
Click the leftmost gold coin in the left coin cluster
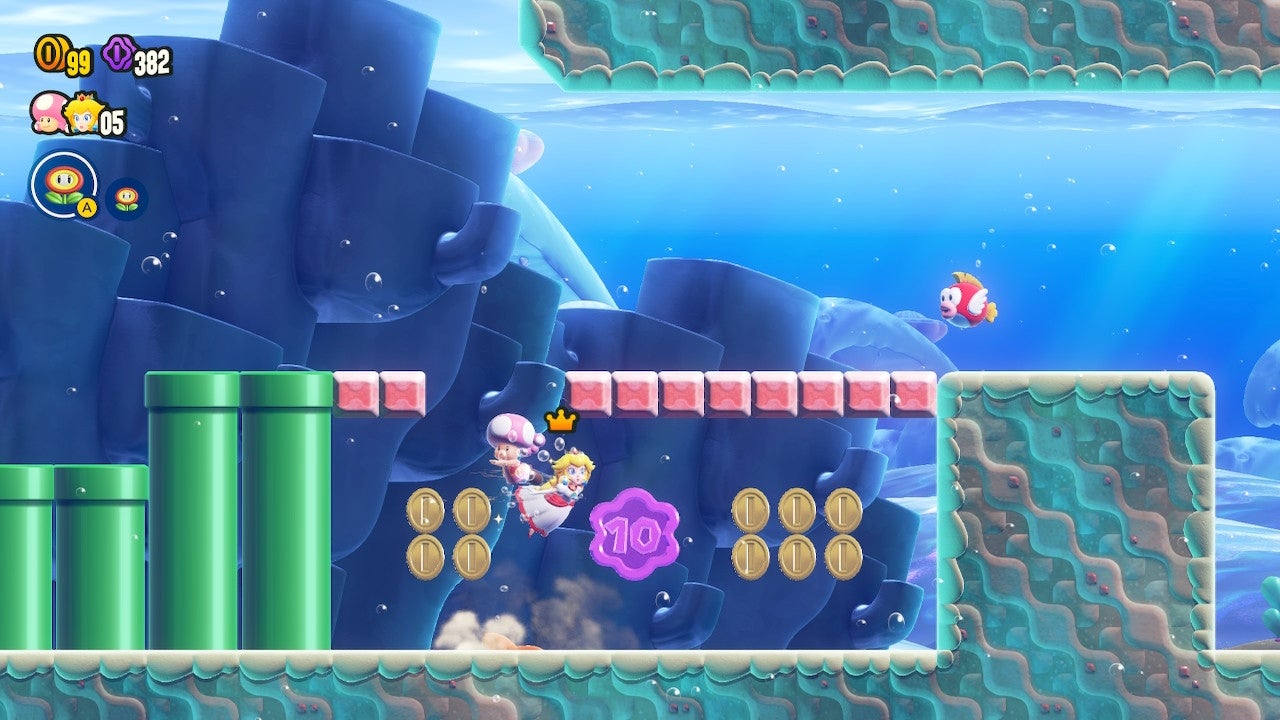[x=426, y=509]
